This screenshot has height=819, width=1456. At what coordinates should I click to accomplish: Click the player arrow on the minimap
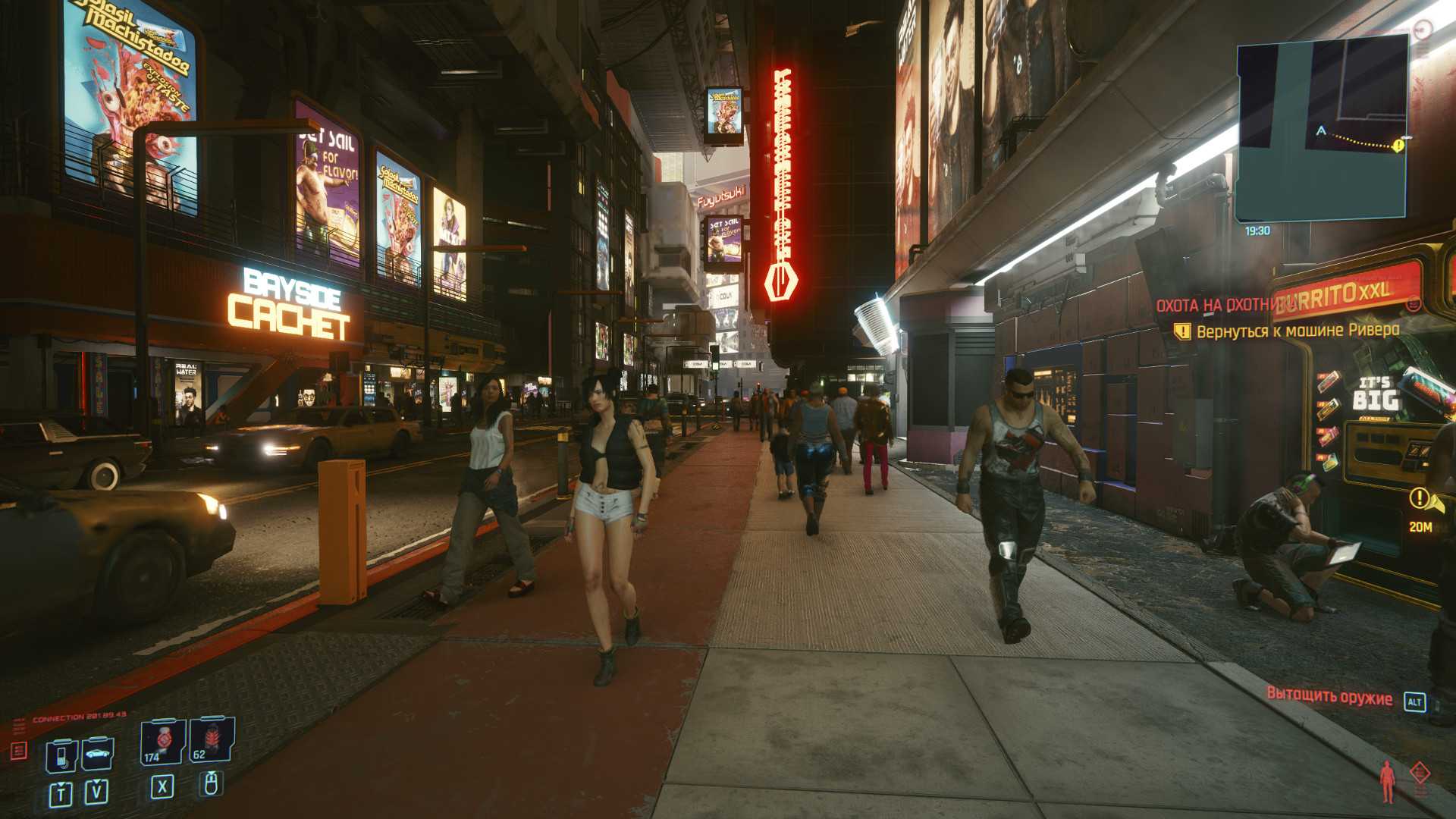pyautogui.click(x=1321, y=131)
